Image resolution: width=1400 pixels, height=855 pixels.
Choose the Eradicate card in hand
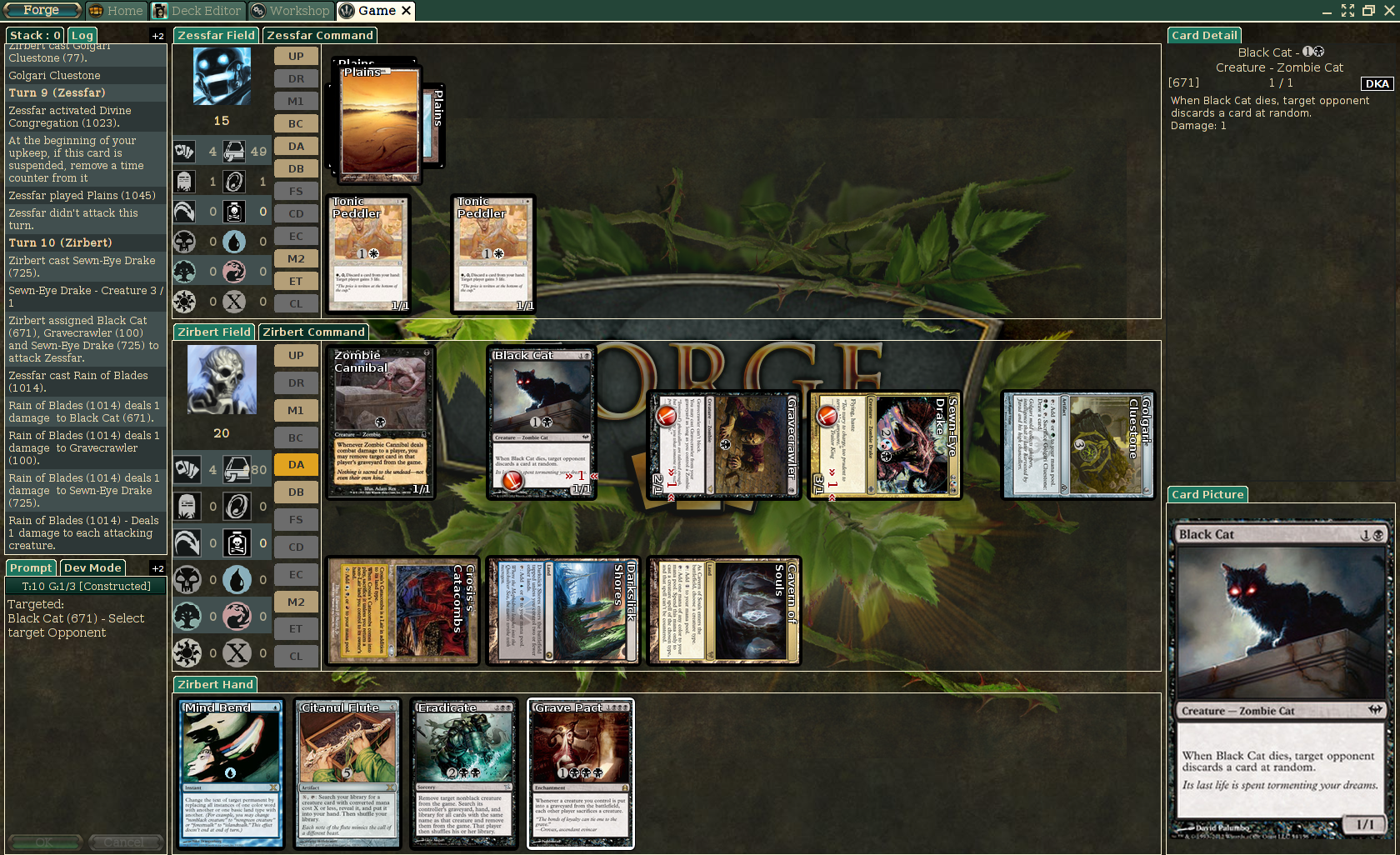tap(464, 773)
